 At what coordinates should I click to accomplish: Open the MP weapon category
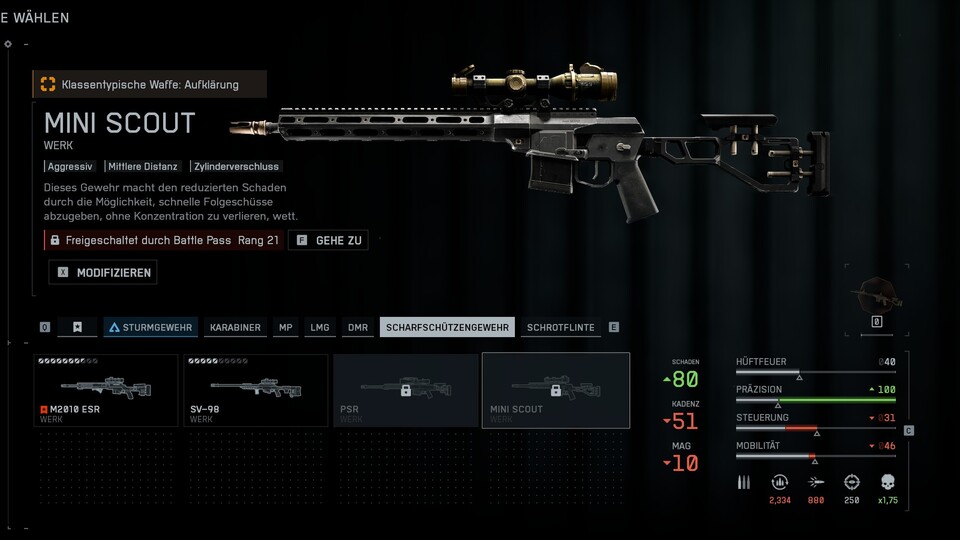pyautogui.click(x=286, y=327)
